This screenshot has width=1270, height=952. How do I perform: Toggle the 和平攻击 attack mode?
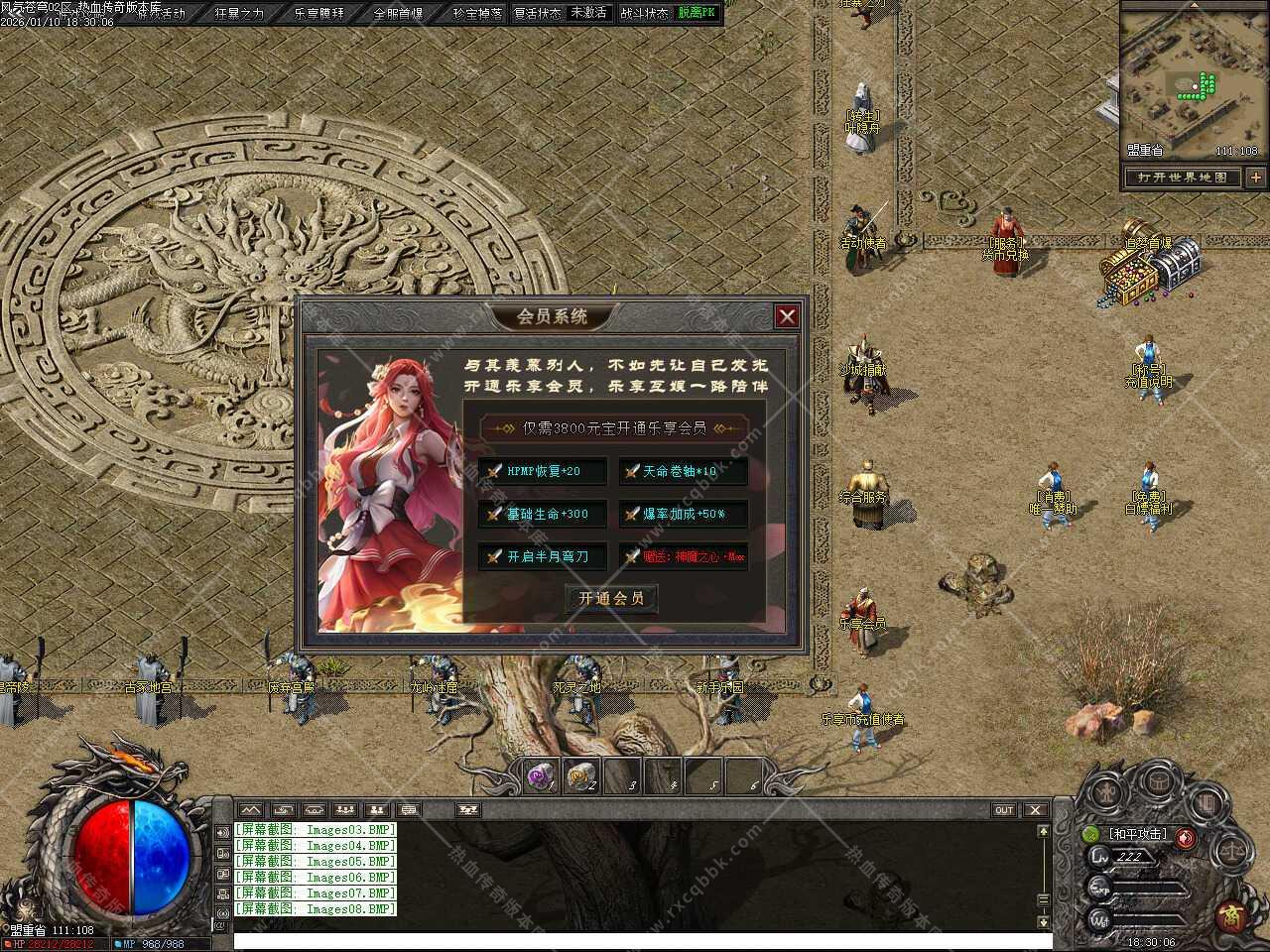pos(1137,835)
